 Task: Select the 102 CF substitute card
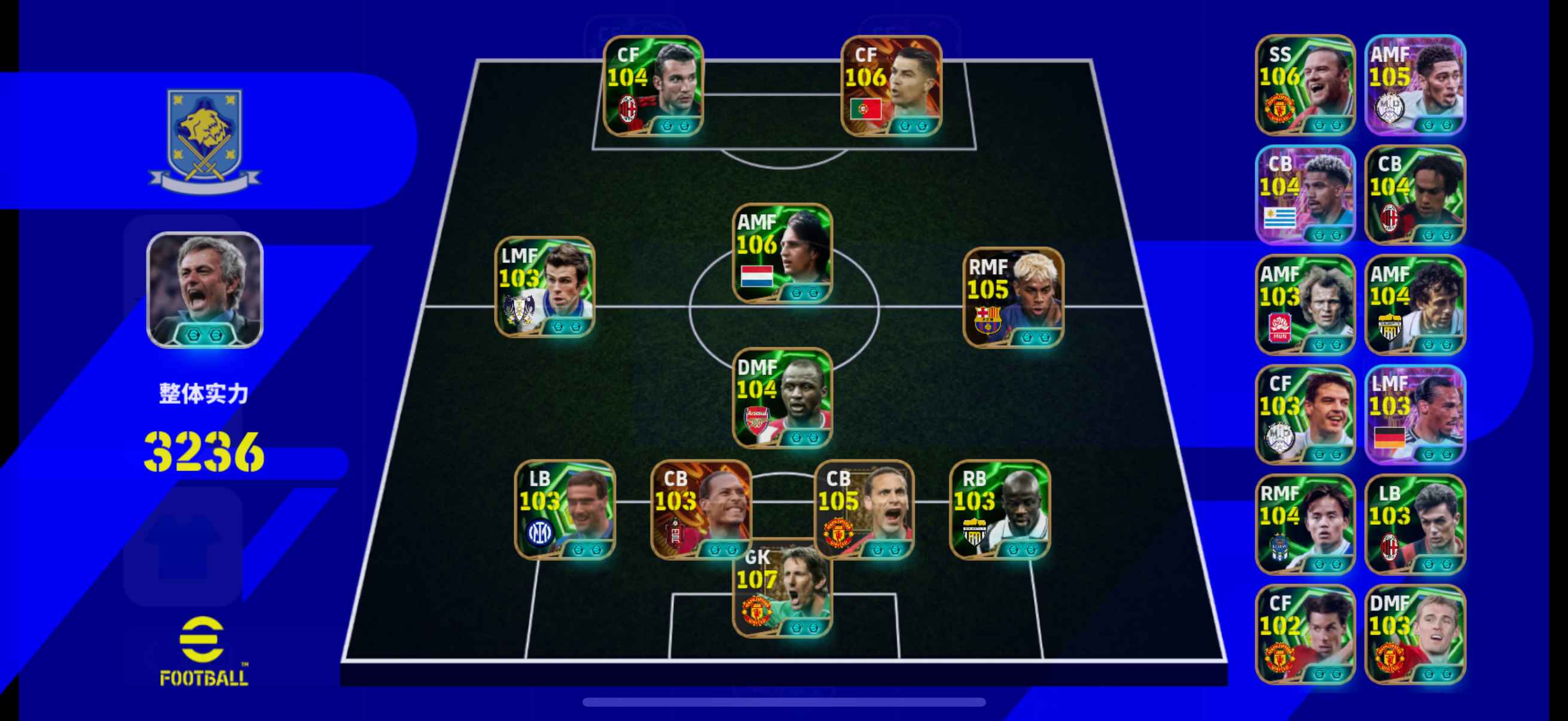point(1305,634)
